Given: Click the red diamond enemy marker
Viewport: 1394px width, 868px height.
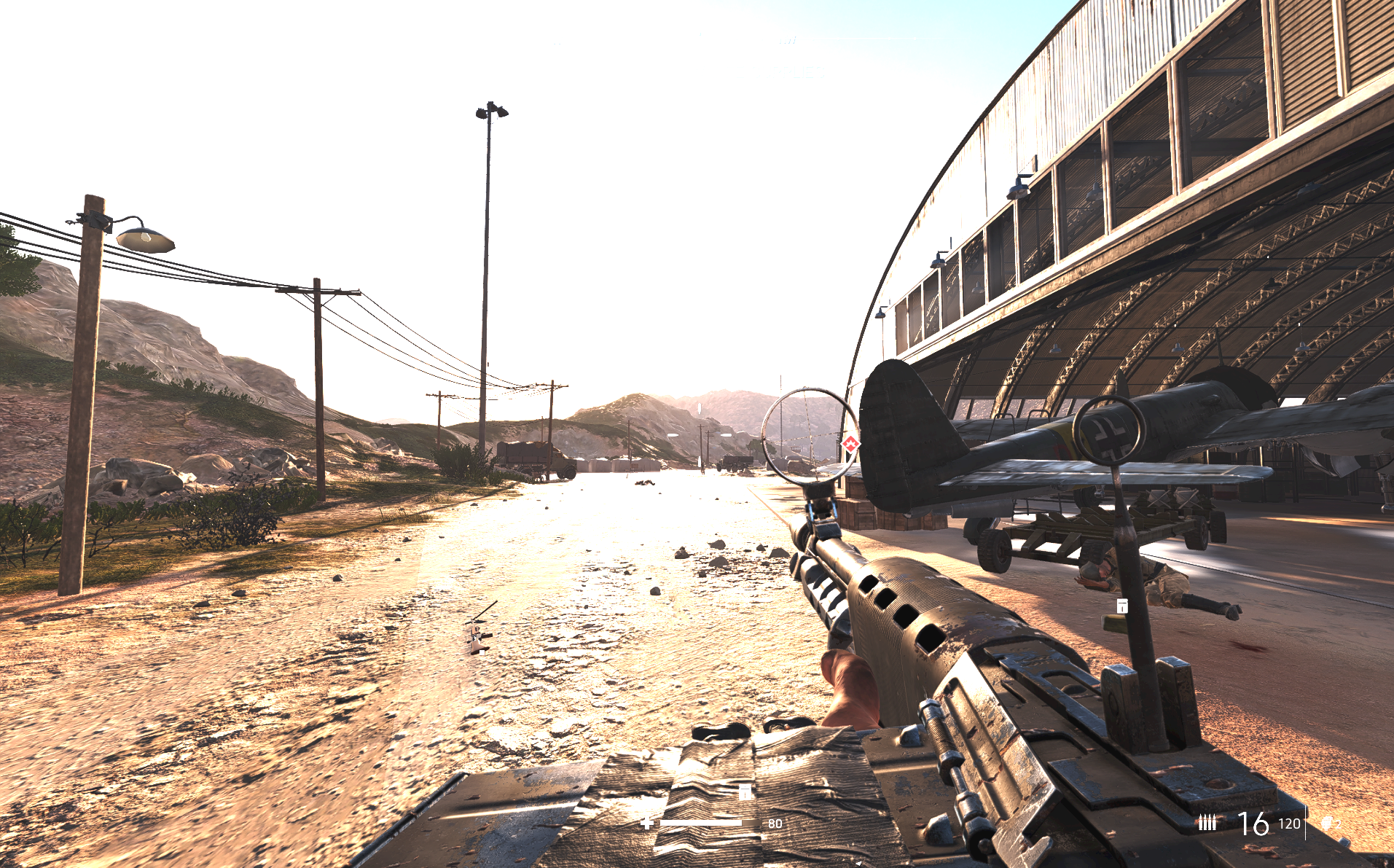Looking at the screenshot, I should click(850, 443).
